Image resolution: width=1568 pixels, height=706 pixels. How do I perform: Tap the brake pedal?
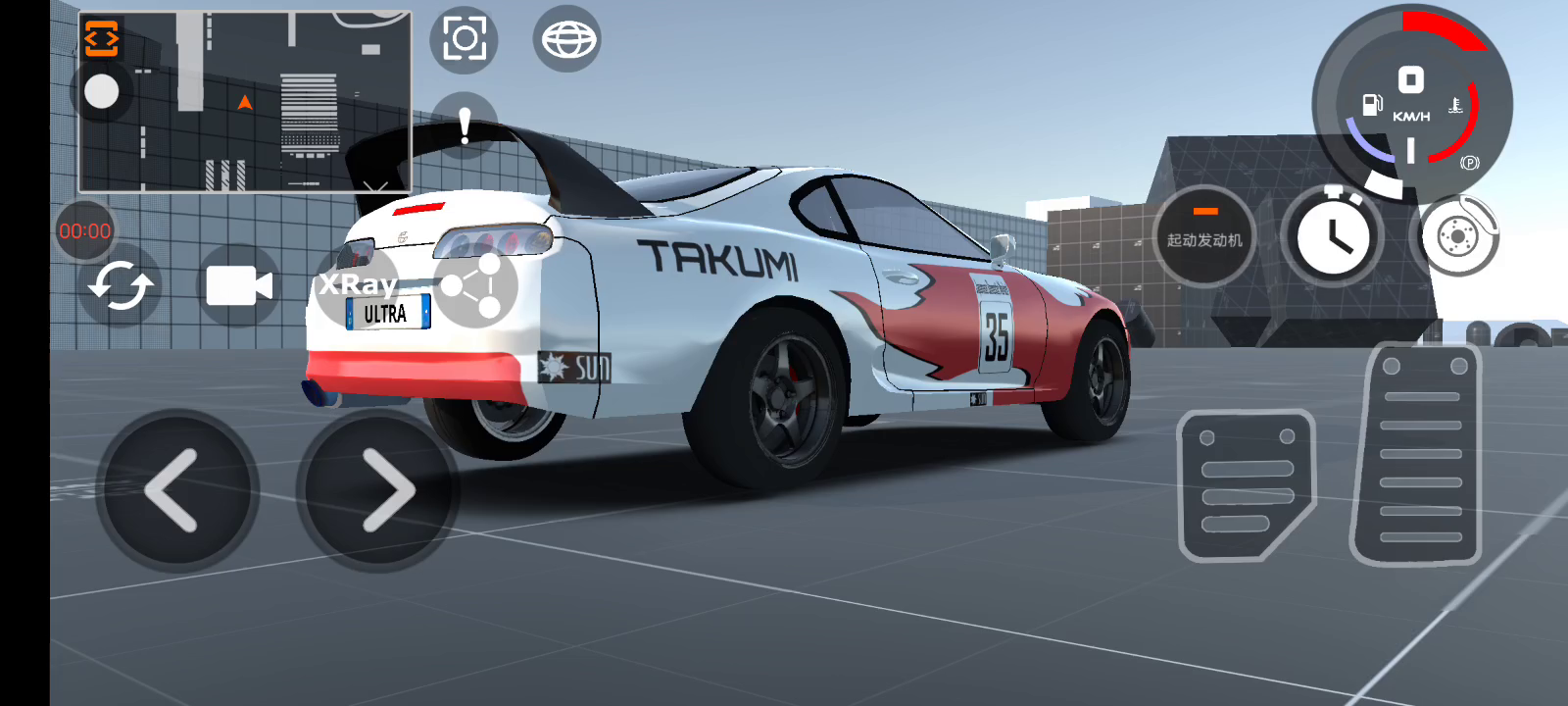1245,485
